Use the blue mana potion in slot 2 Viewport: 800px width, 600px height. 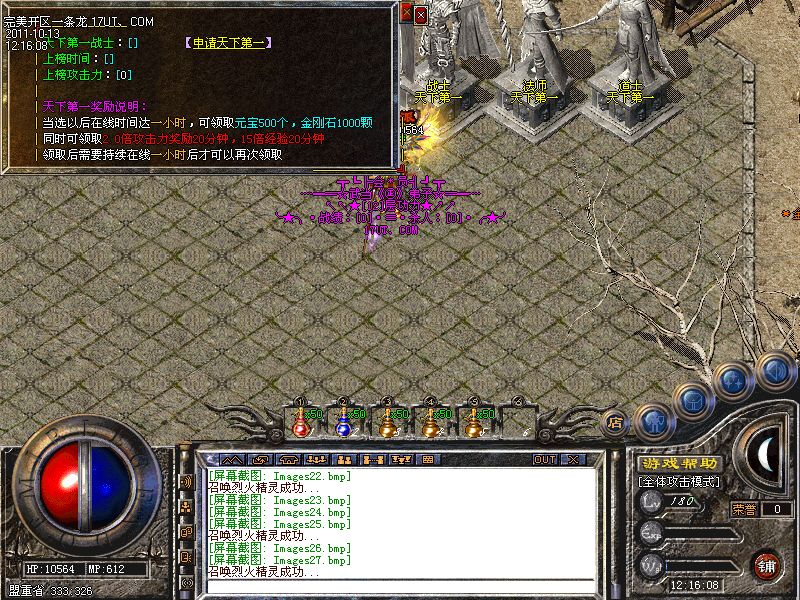click(x=343, y=424)
